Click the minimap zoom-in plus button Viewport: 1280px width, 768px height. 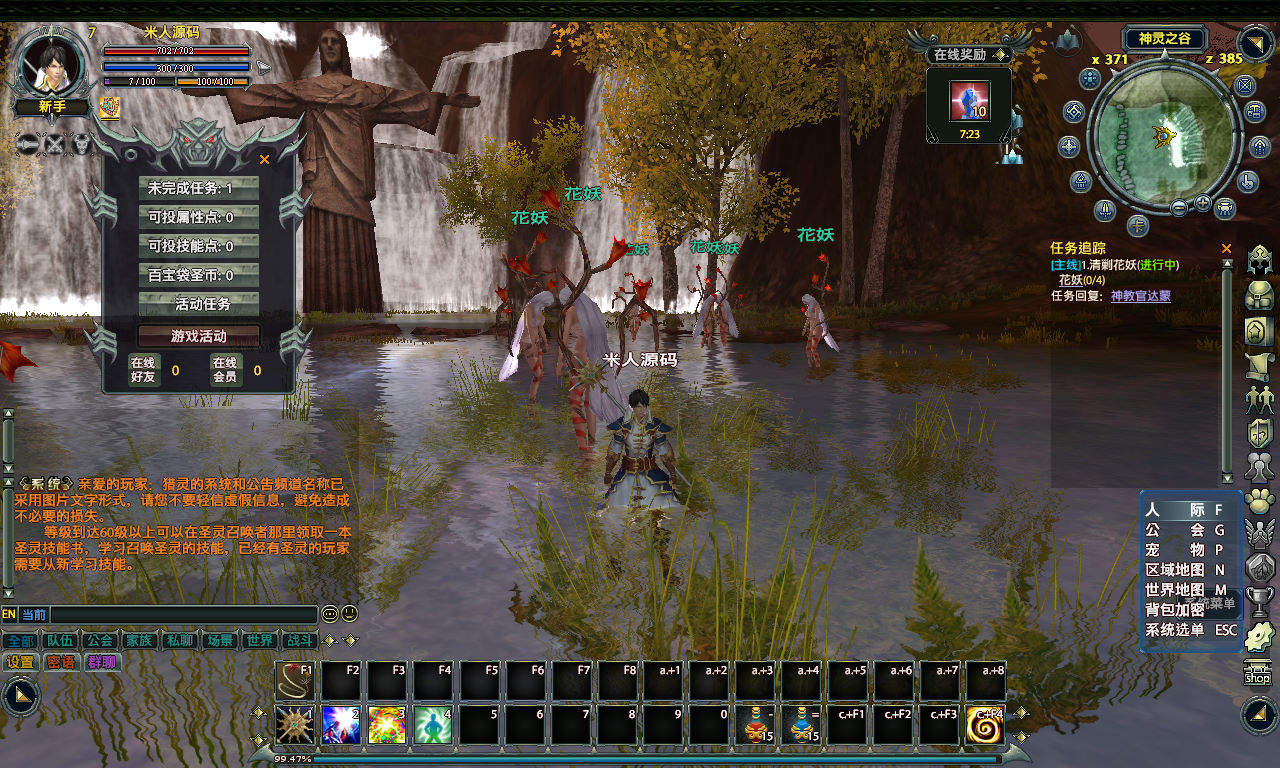tap(1202, 203)
